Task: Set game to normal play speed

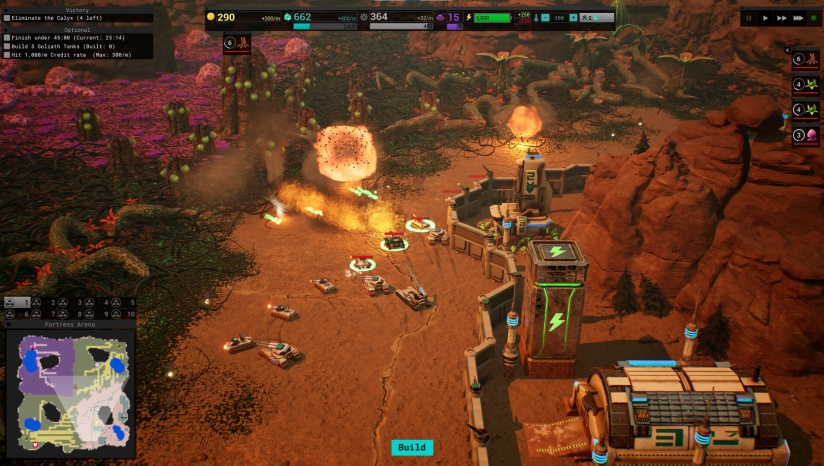Action: tap(766, 18)
